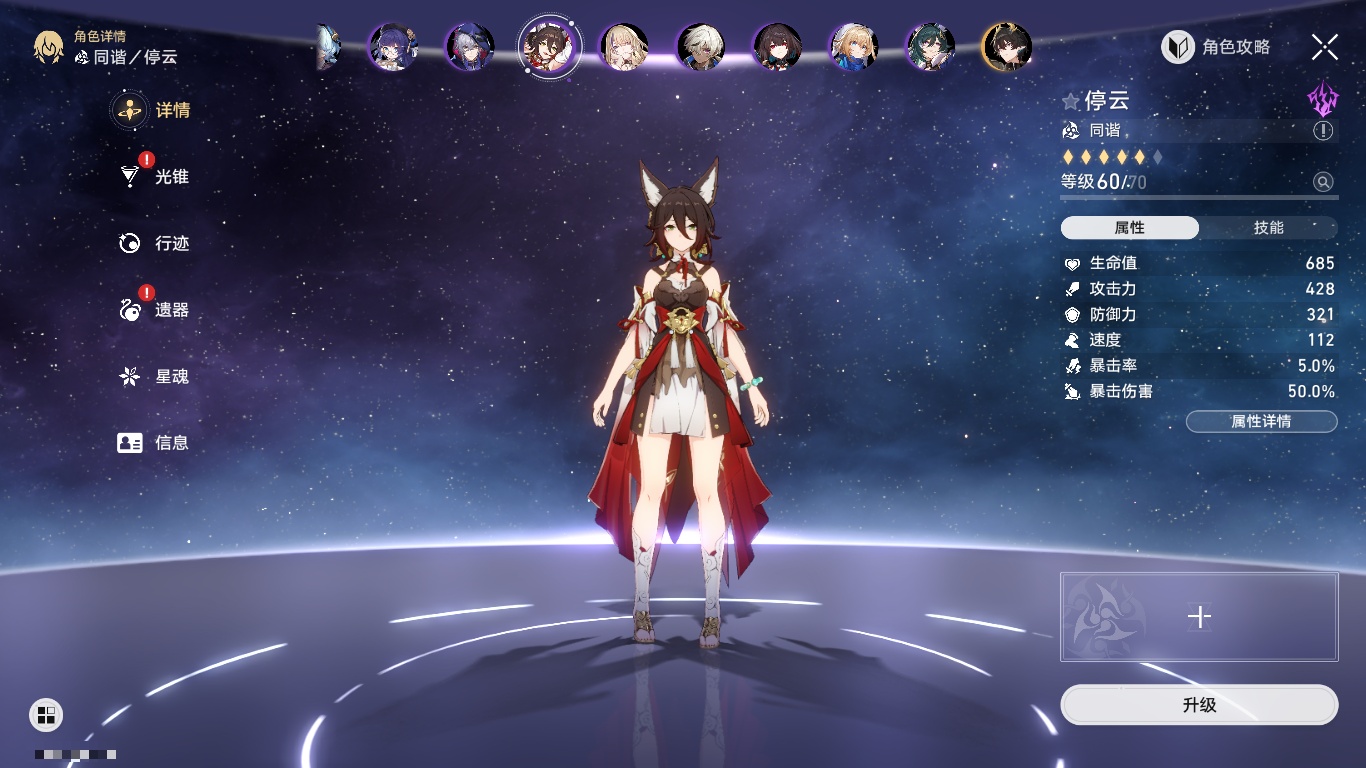Toggle the favorite star beside 停云

1071,101
